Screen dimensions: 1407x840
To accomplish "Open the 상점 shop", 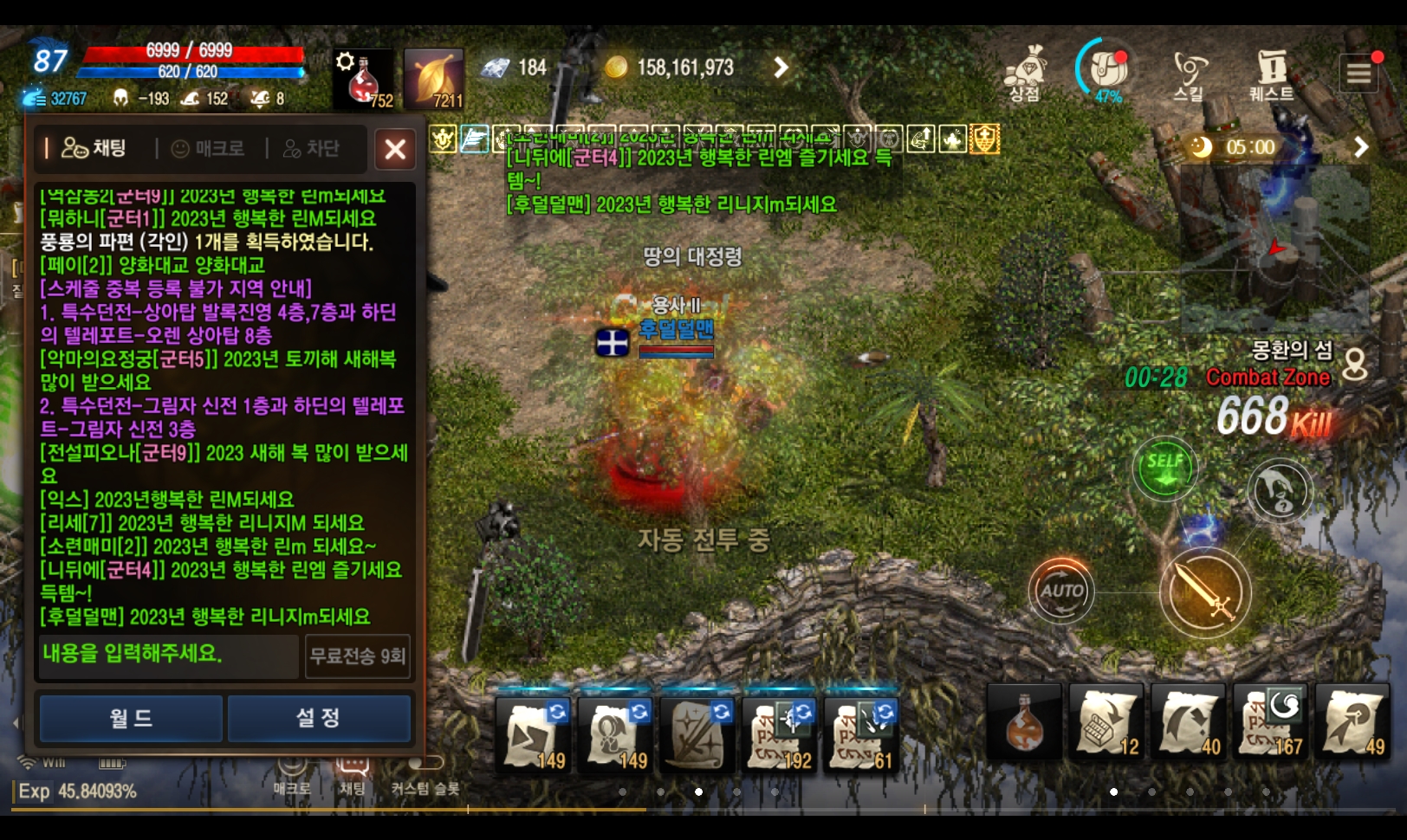I will click(x=1024, y=74).
